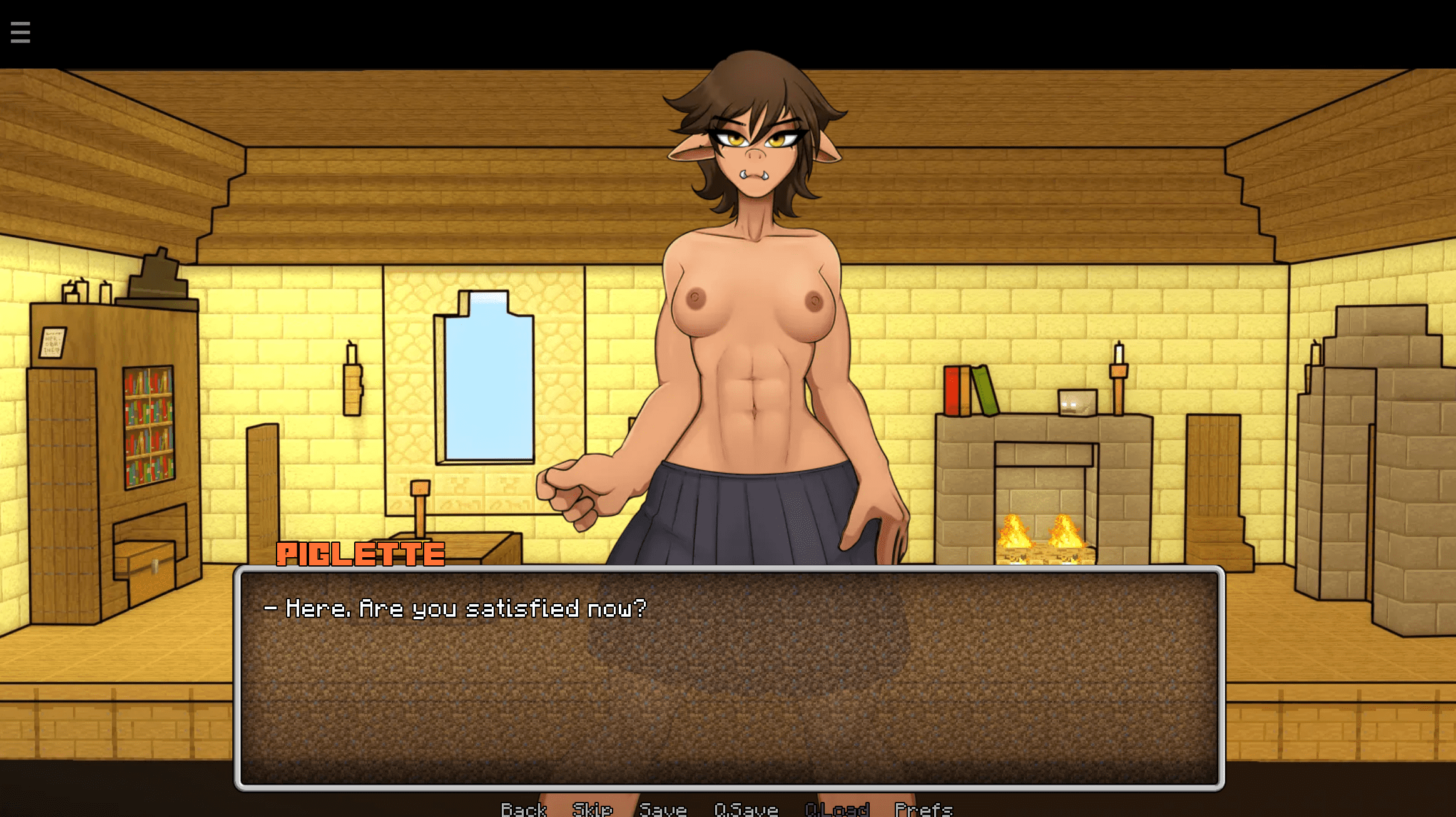
Task: Quick save with Q.Save
Action: 746,809
